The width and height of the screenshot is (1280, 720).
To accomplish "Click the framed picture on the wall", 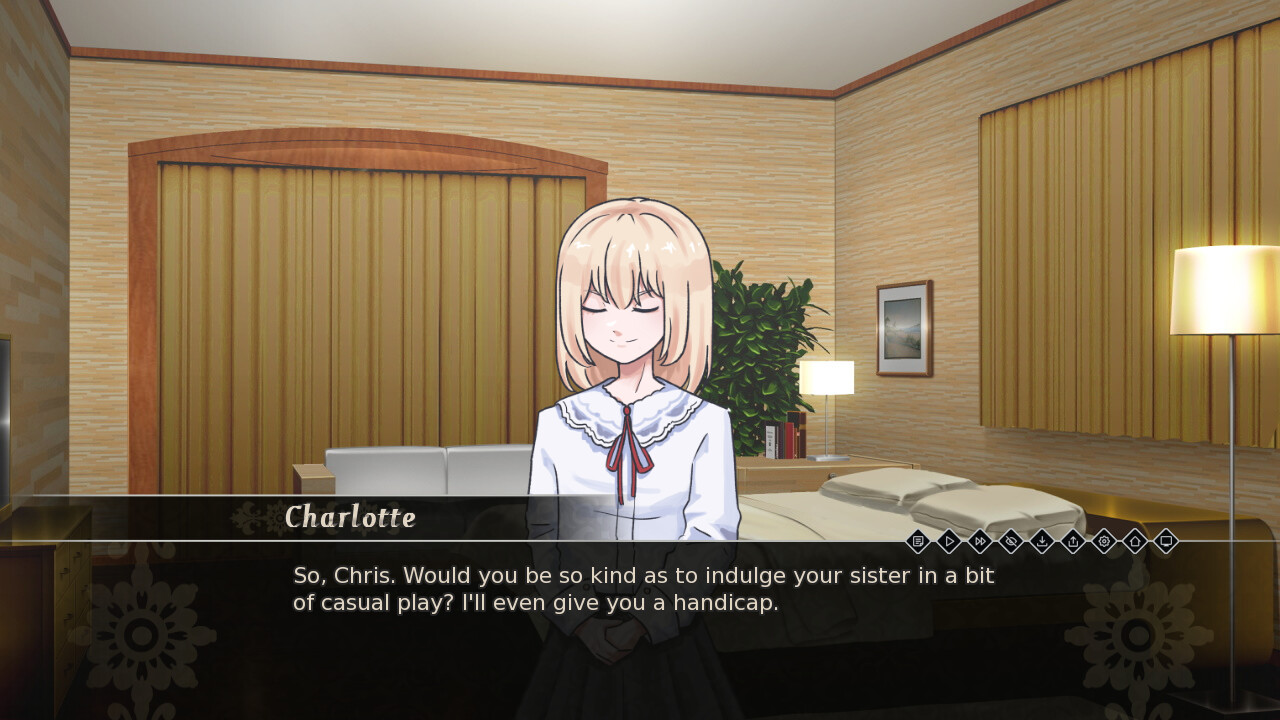I will pyautogui.click(x=903, y=330).
